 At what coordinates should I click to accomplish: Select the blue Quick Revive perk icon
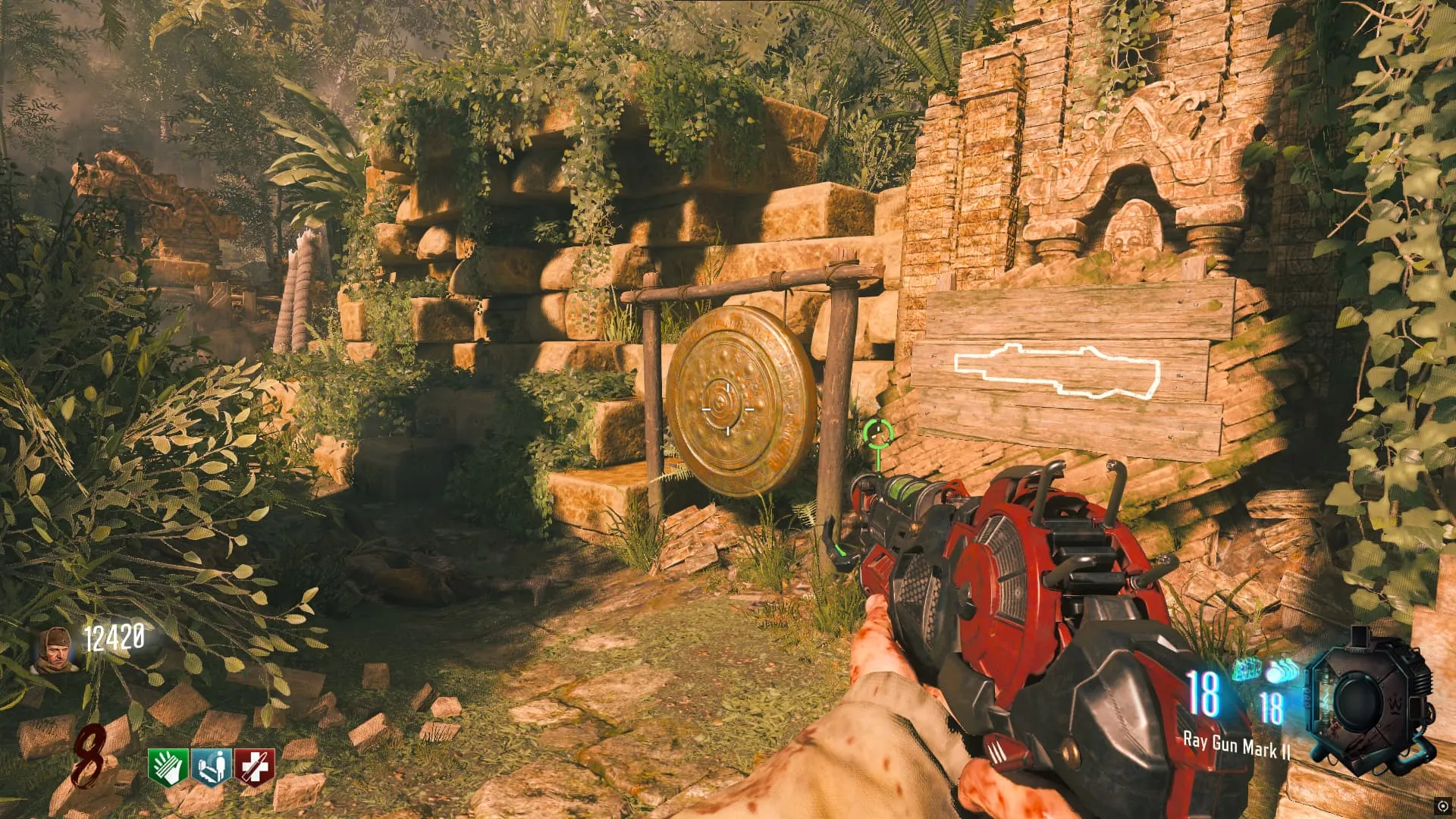click(x=212, y=767)
